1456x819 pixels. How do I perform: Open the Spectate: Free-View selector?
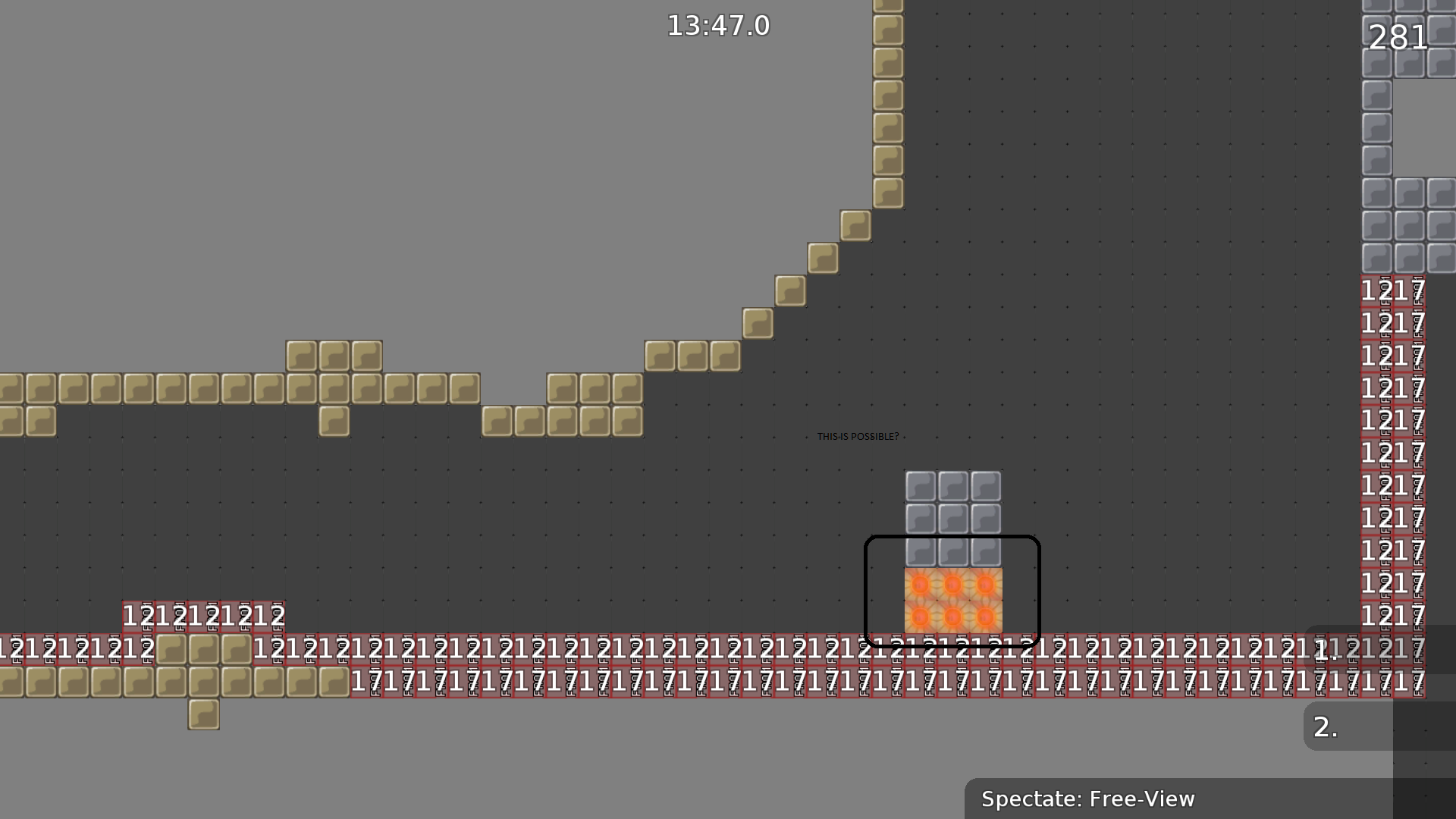pos(1088,799)
